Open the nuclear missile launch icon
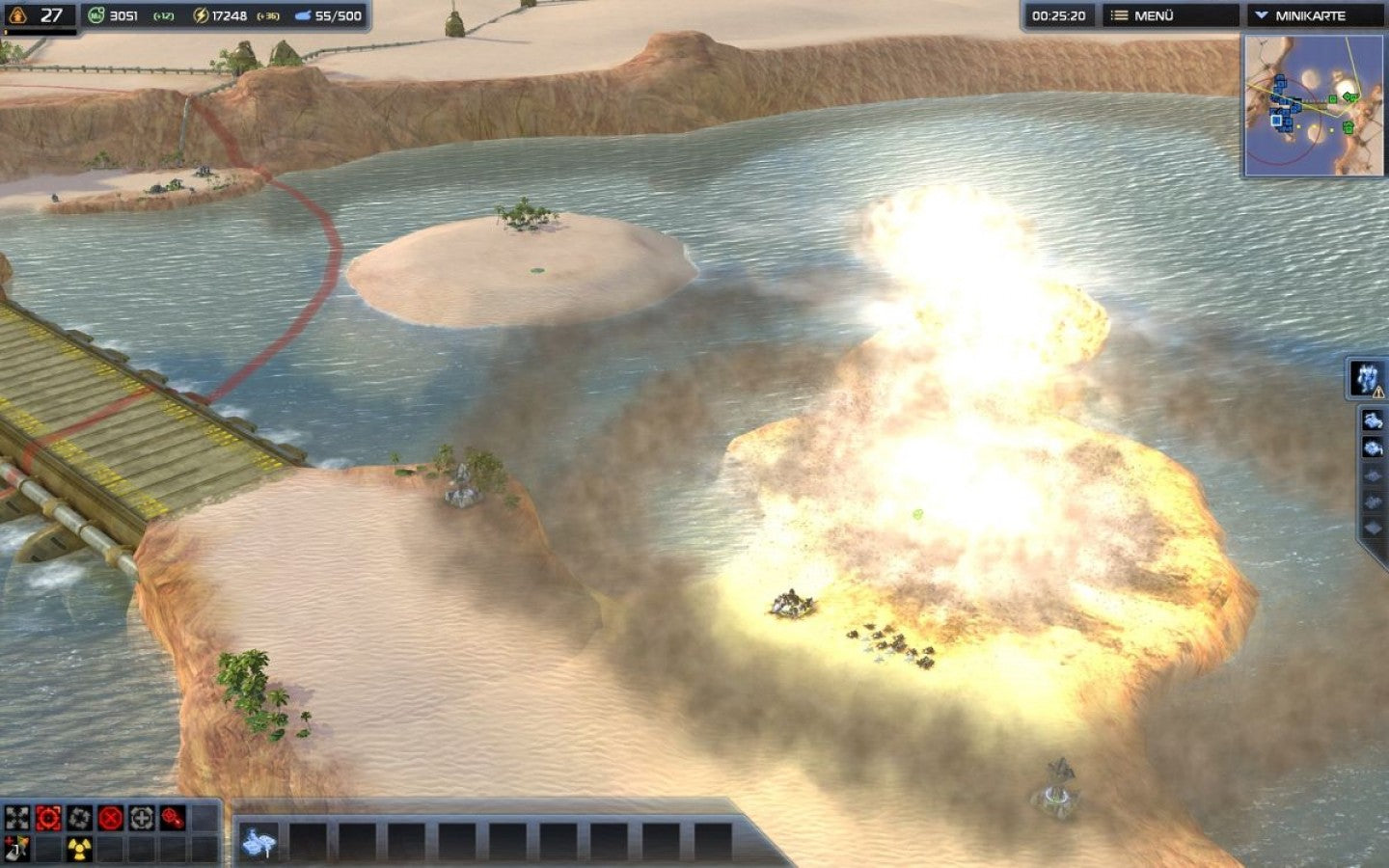Image resolution: width=1389 pixels, height=868 pixels. 77,847
